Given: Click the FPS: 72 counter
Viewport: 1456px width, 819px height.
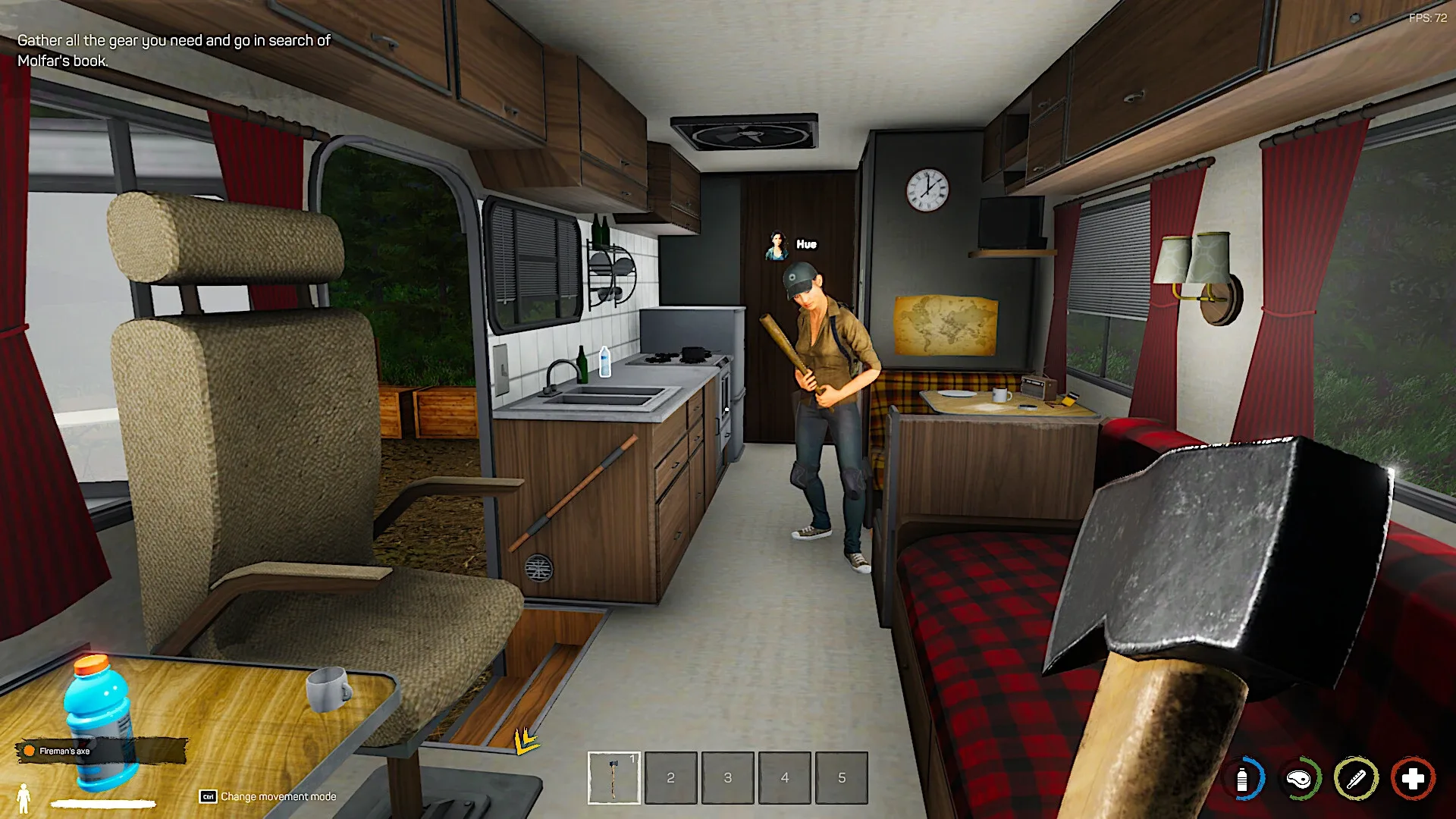Looking at the screenshot, I should coord(1429,17).
